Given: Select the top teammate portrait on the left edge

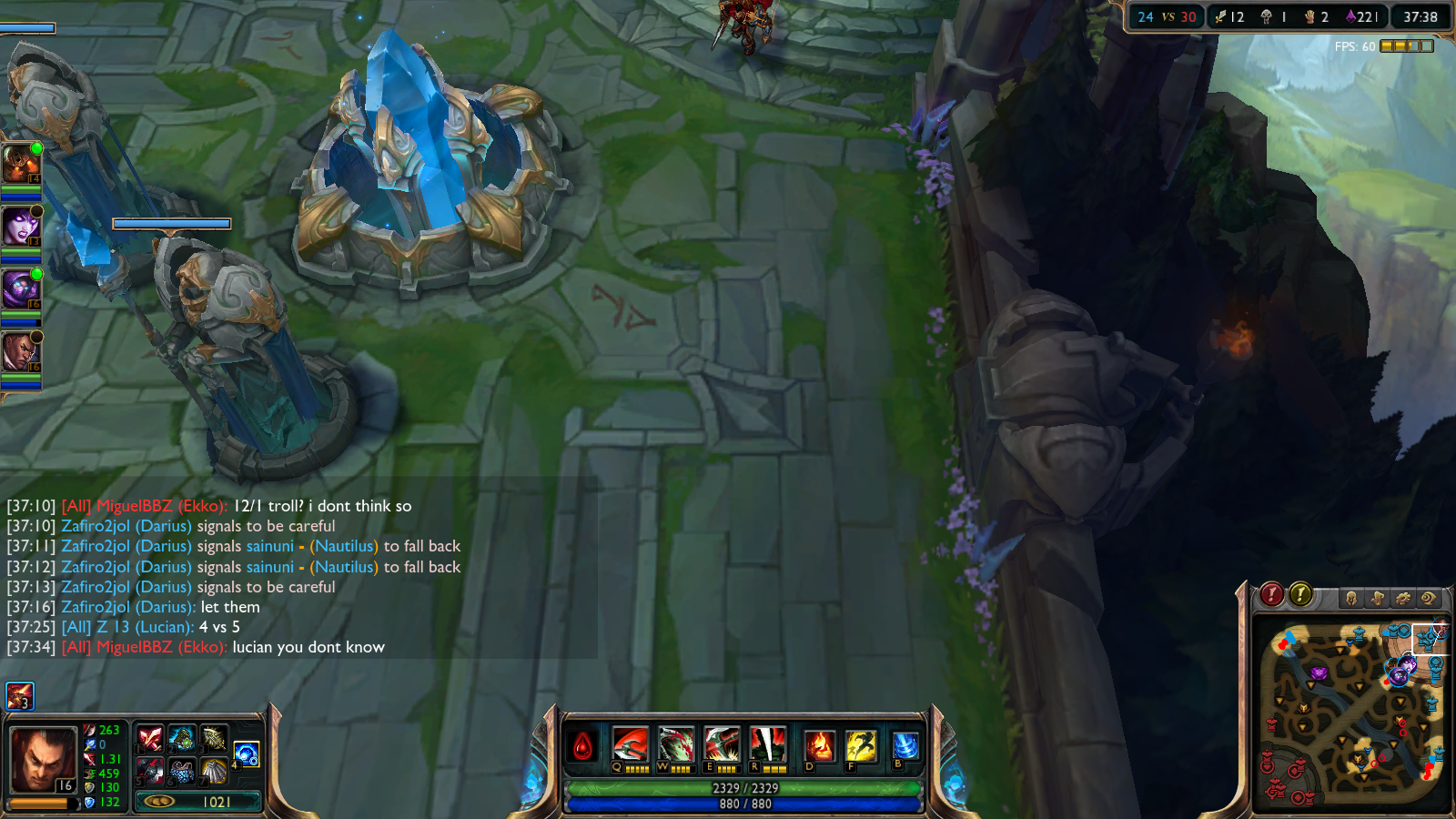Looking at the screenshot, I should (x=20, y=164).
